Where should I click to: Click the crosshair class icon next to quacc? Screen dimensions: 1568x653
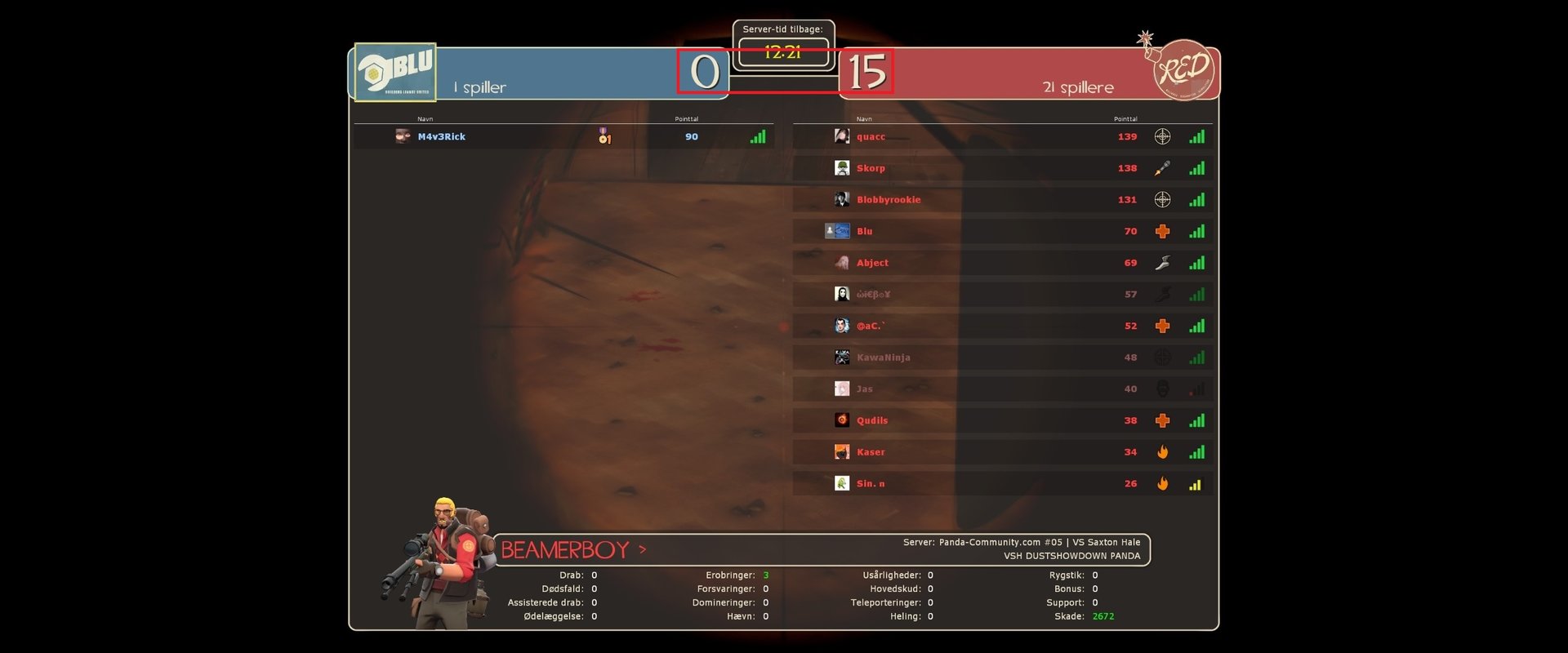[x=1162, y=136]
